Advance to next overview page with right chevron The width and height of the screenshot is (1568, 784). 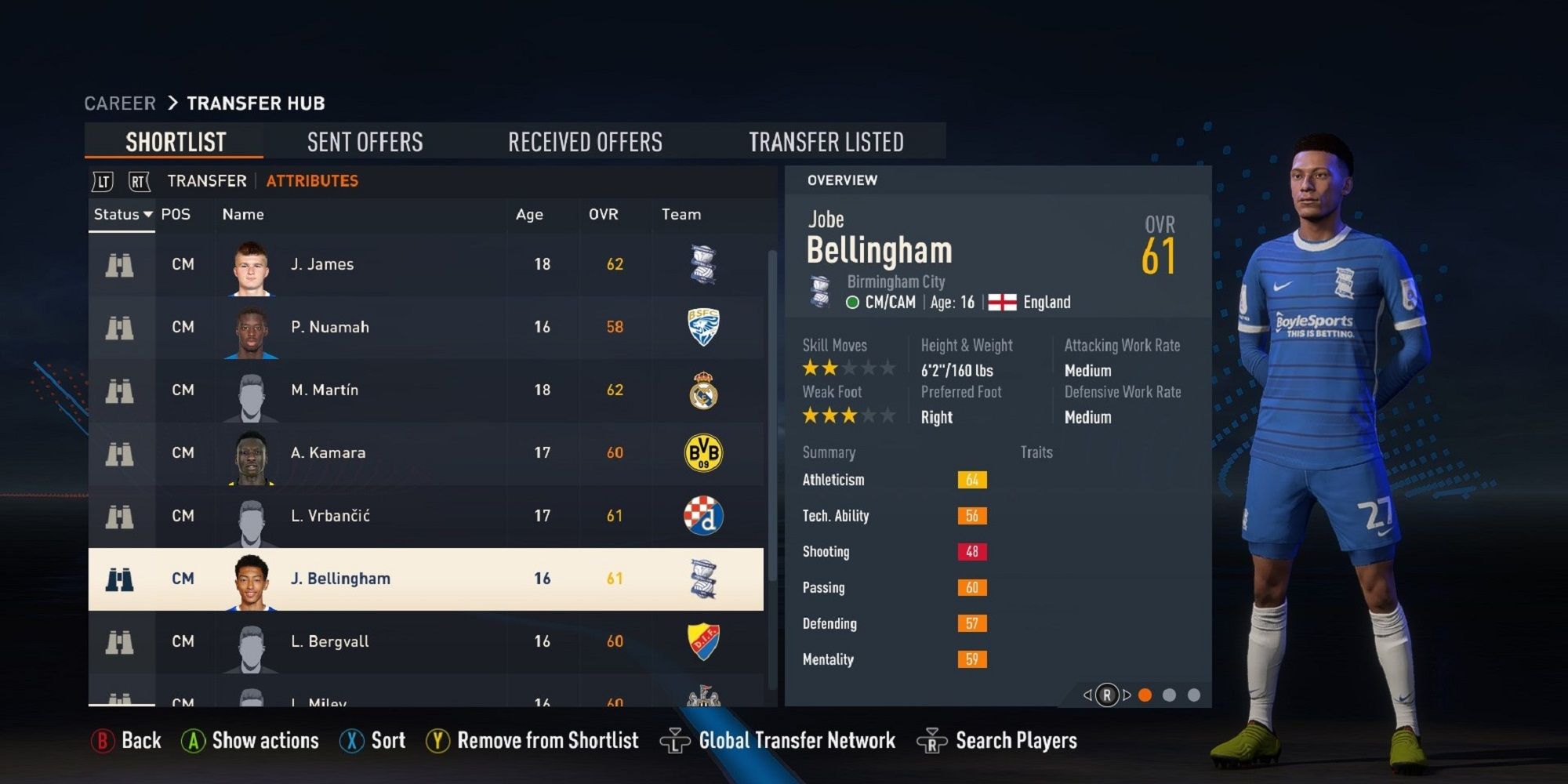pyautogui.click(x=1127, y=693)
